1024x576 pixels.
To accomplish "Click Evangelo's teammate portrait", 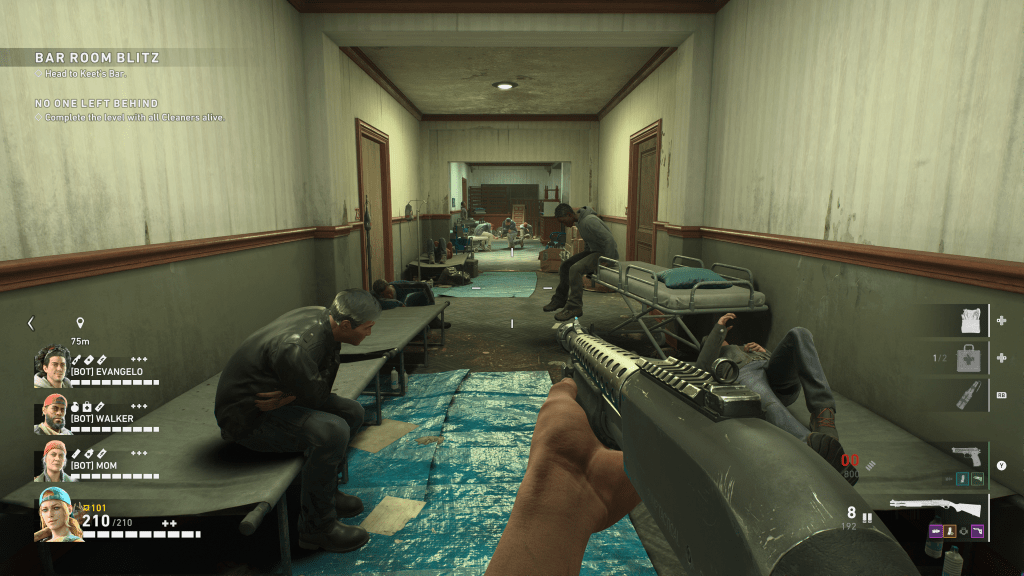I will [52, 366].
